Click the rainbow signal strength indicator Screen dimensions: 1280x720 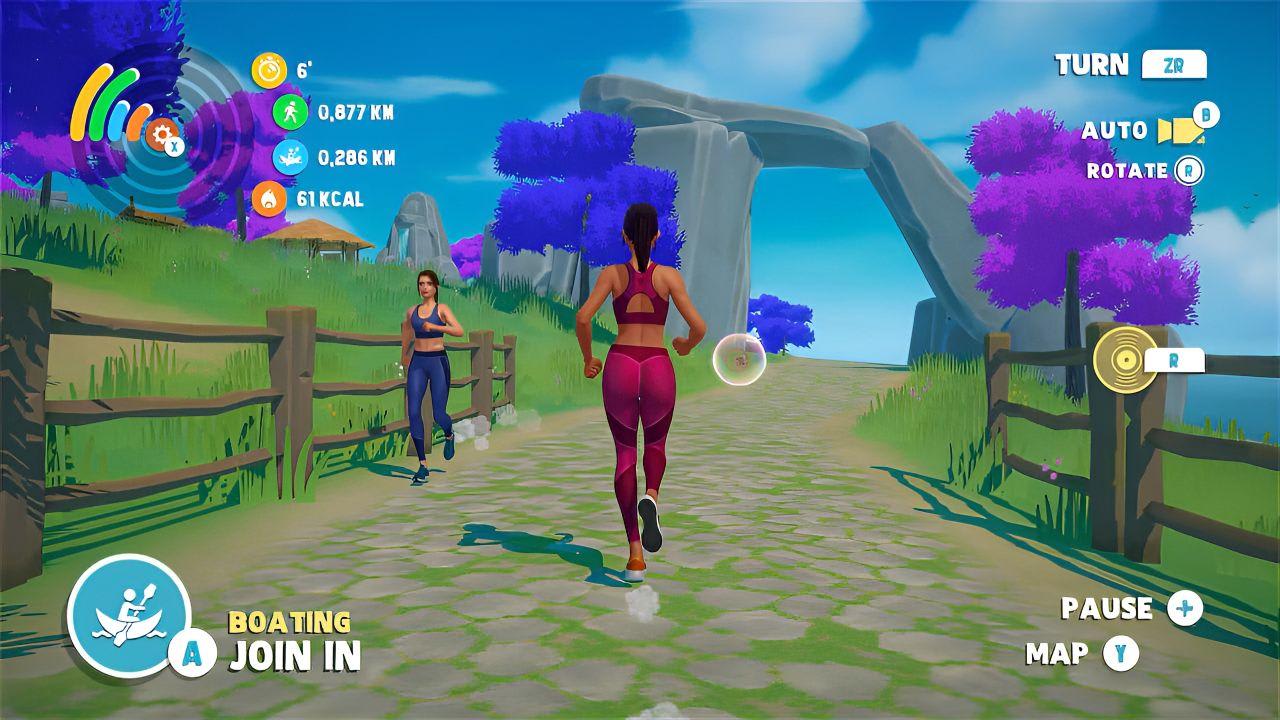click(109, 105)
